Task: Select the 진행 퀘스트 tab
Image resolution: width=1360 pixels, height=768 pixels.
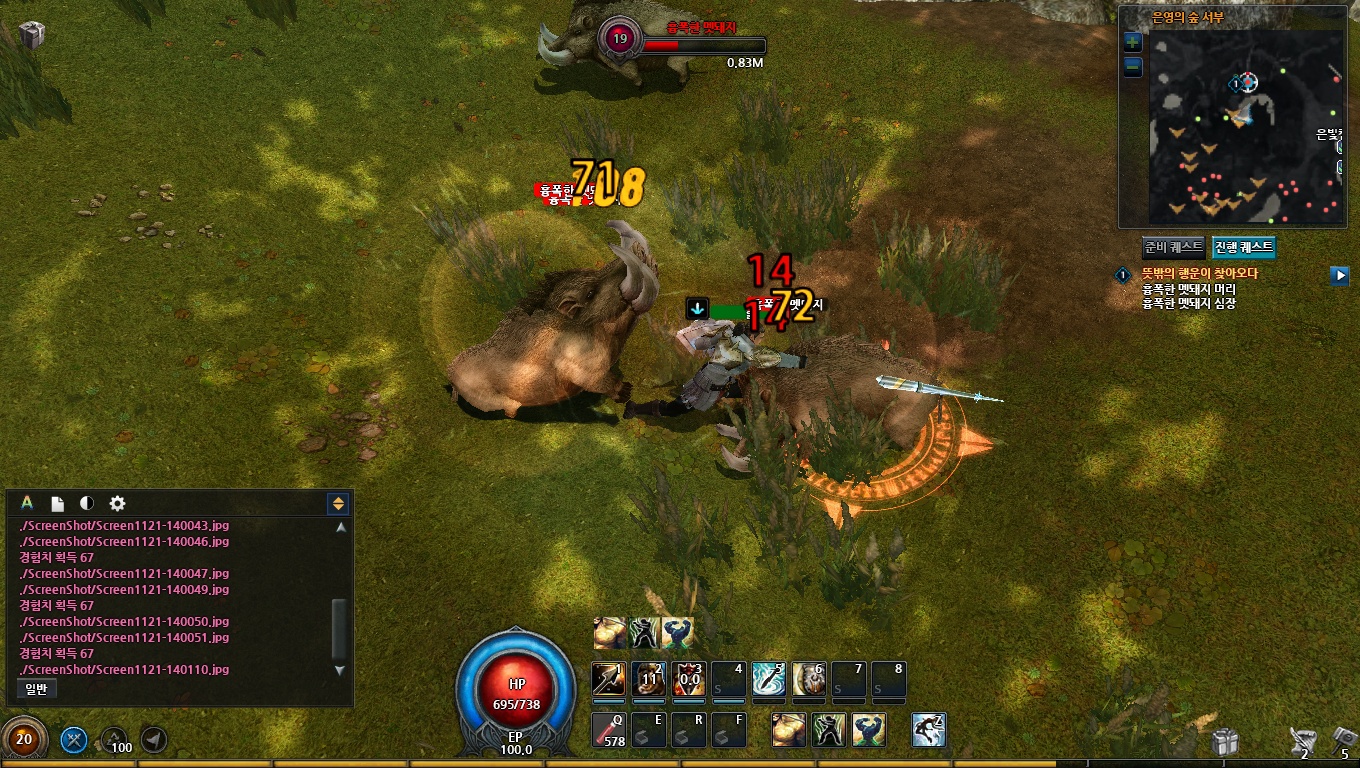Action: click(x=1243, y=247)
